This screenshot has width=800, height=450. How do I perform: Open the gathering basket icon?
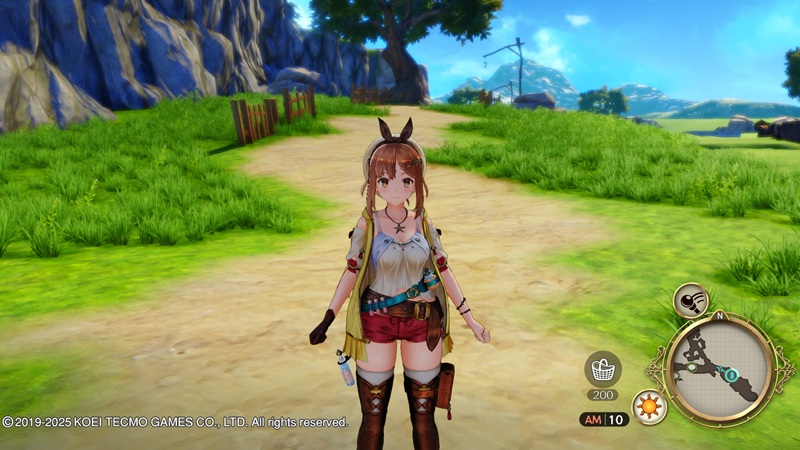602,369
